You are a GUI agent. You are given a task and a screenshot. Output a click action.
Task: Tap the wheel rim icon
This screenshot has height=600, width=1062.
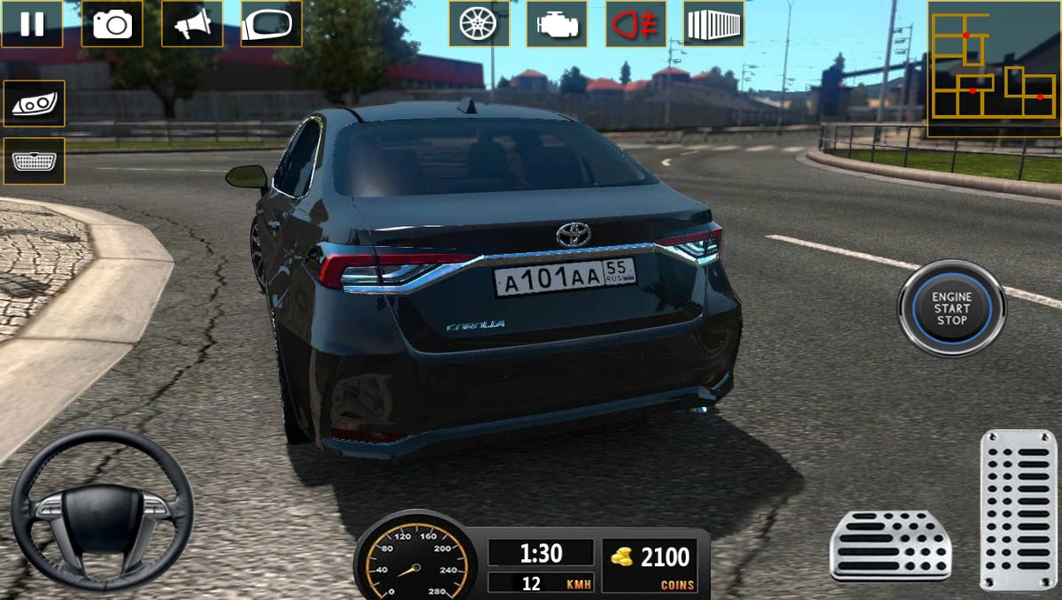click(479, 24)
